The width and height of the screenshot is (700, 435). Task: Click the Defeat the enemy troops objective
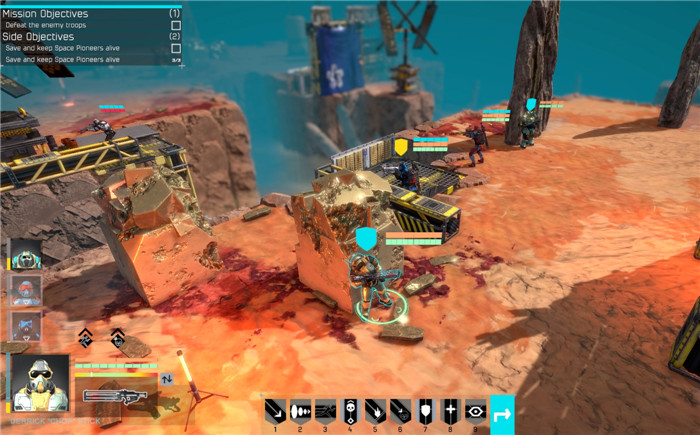tap(45, 25)
